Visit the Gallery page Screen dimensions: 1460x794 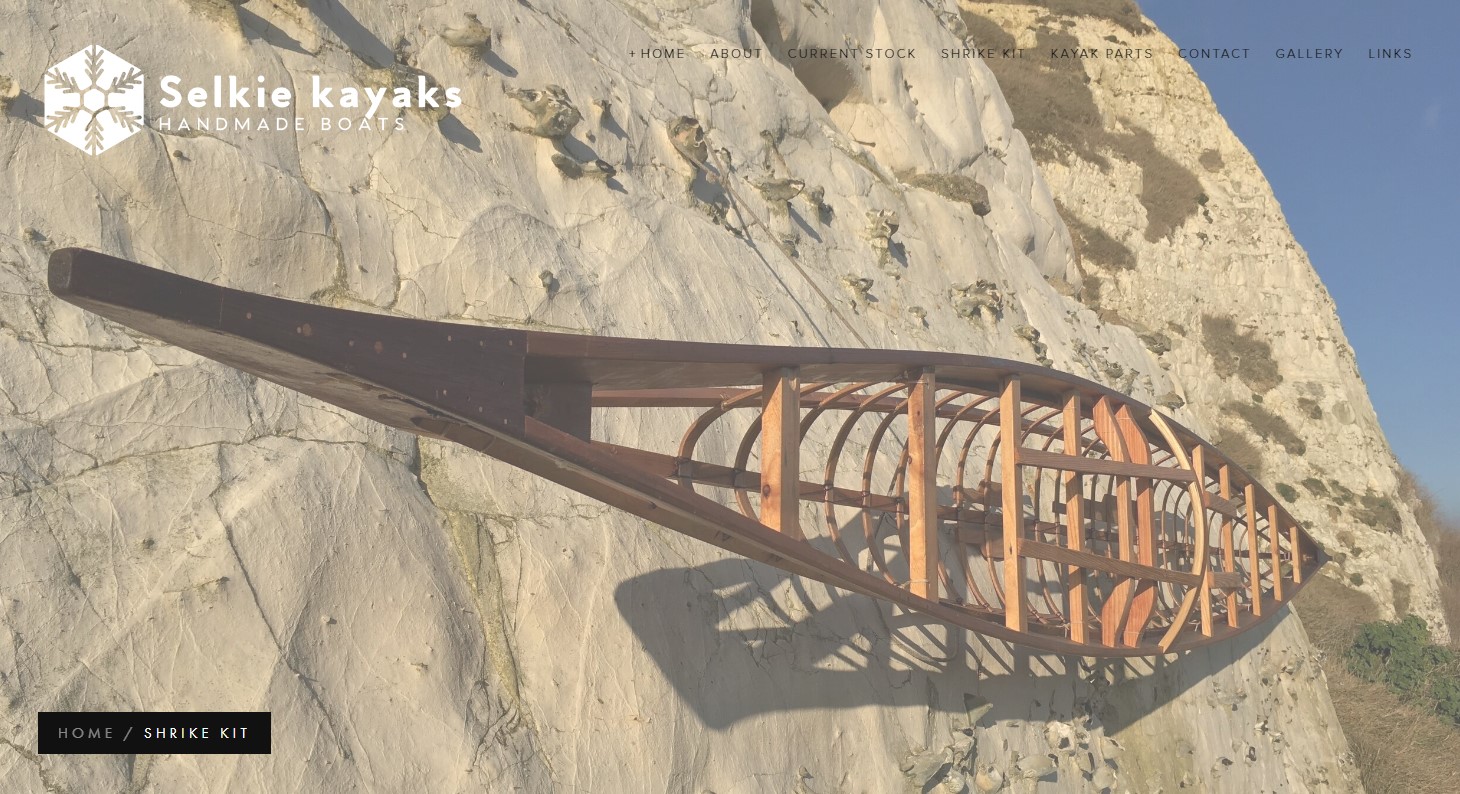point(1308,54)
